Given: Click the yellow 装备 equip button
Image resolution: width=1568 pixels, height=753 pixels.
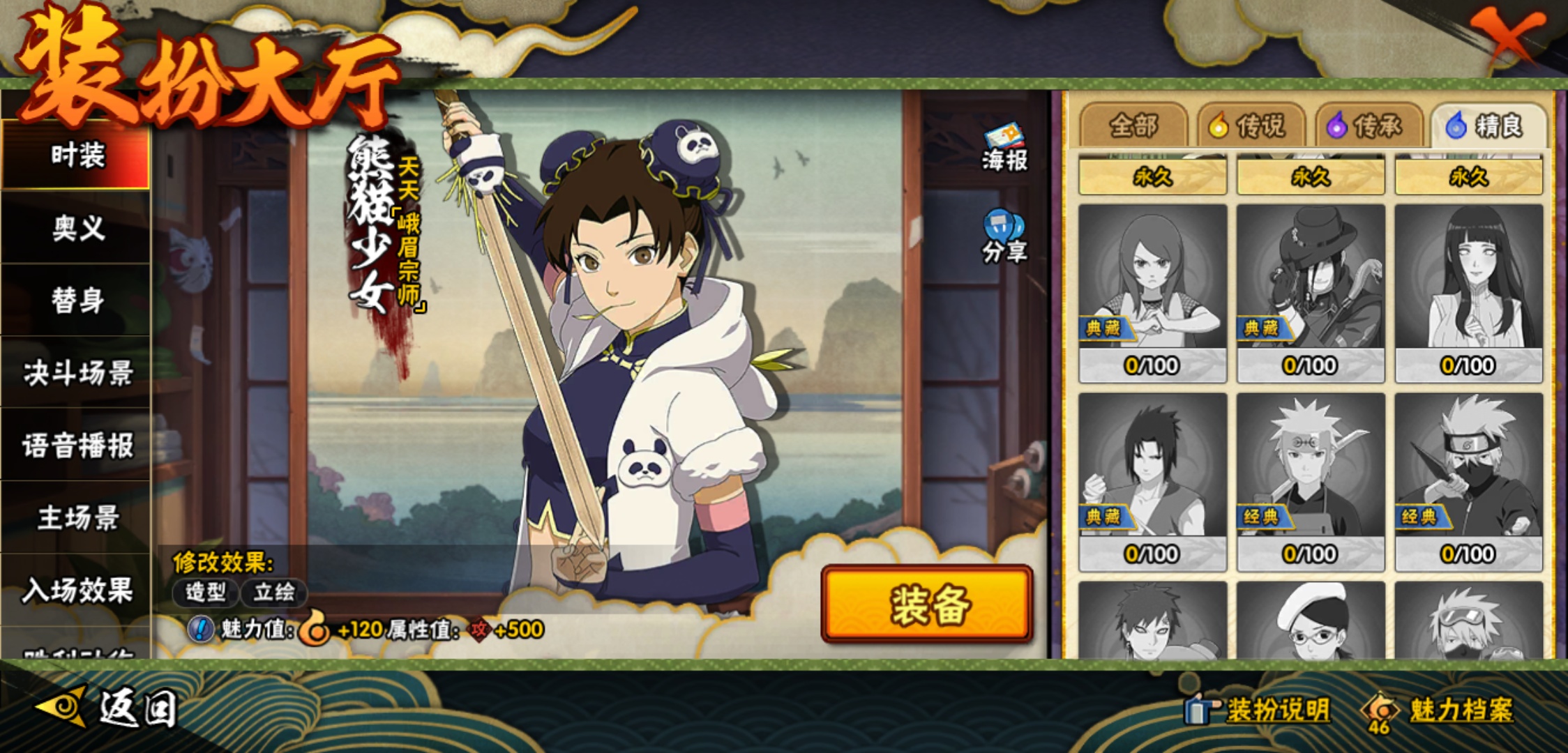Looking at the screenshot, I should 928,604.
